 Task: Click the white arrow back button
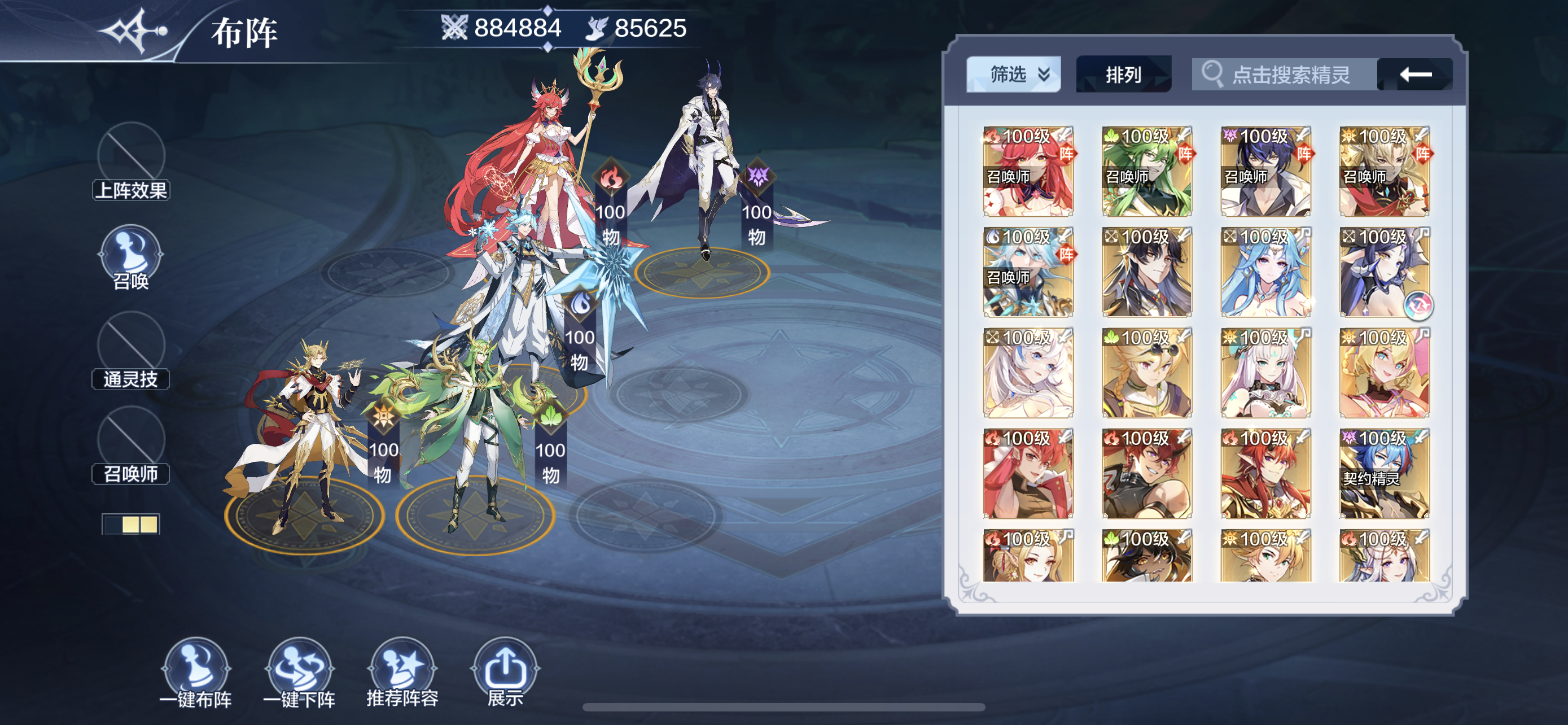point(1414,75)
